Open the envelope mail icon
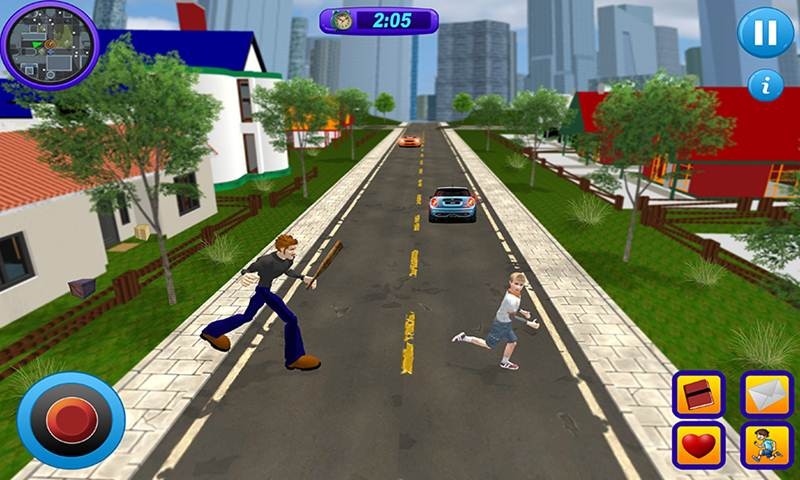The image size is (800, 480). click(766, 394)
